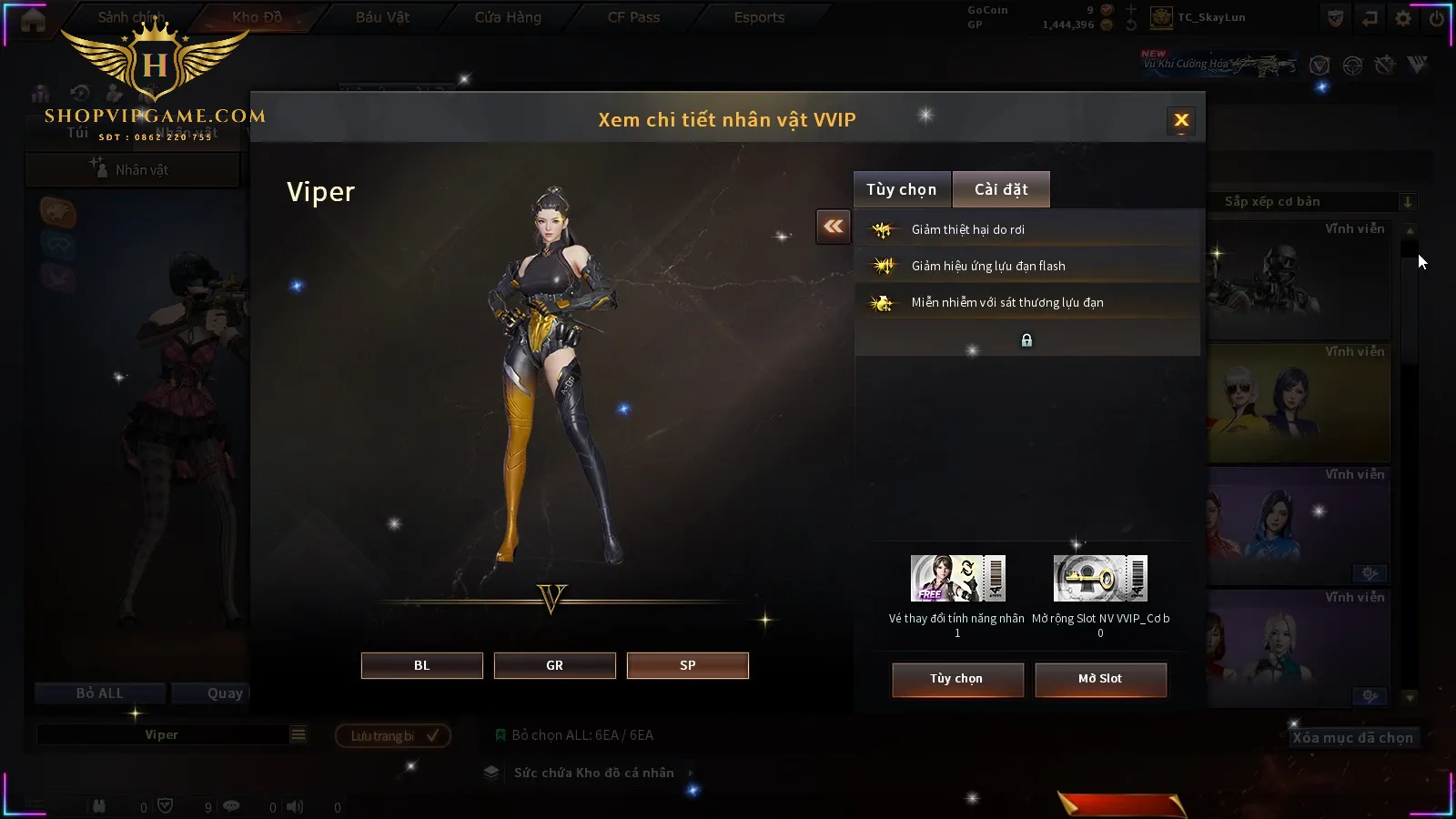1456x819 pixels.
Task: Click the Mở Slot button
Action: [x=1100, y=679]
